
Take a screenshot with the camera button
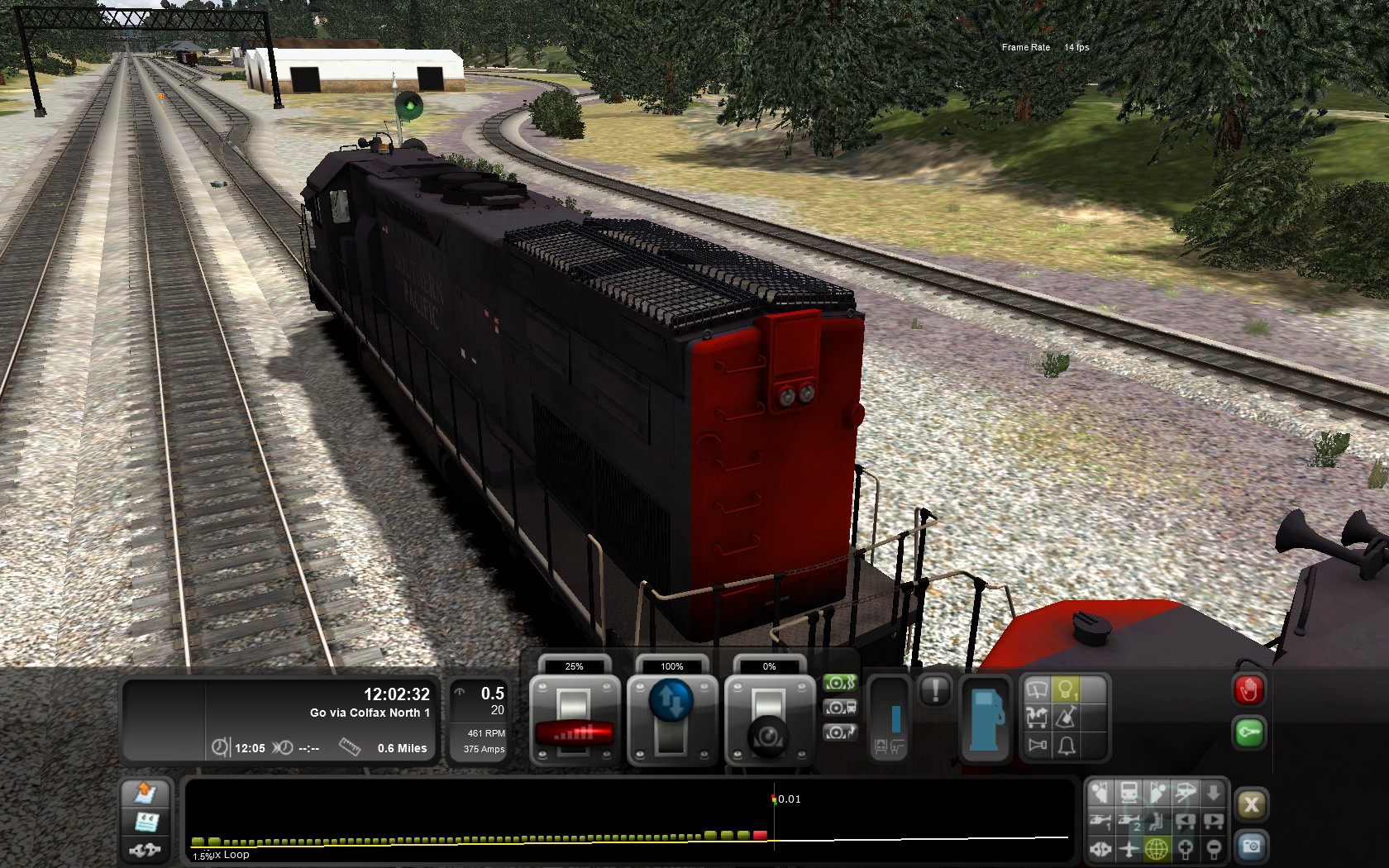point(1251,846)
